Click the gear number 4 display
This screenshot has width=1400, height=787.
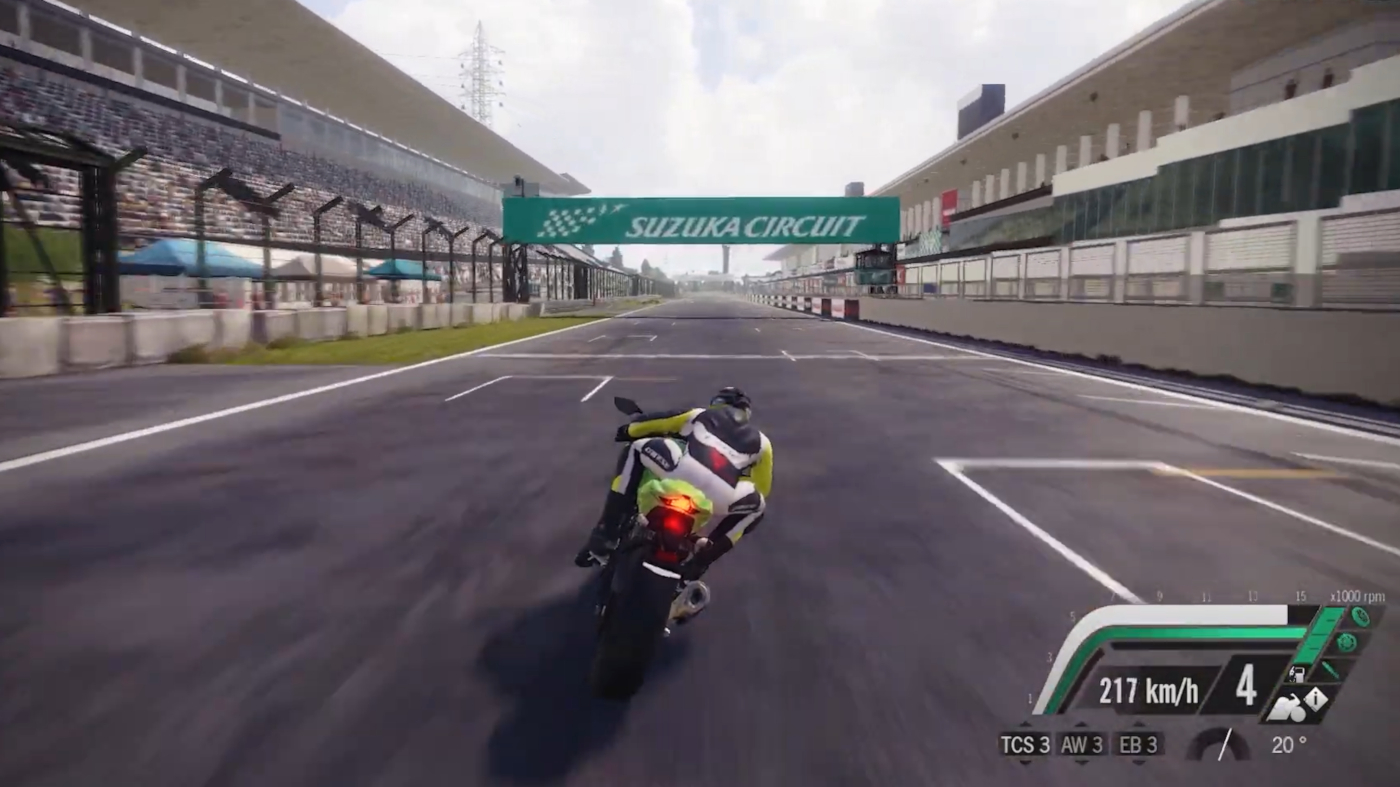1245,686
